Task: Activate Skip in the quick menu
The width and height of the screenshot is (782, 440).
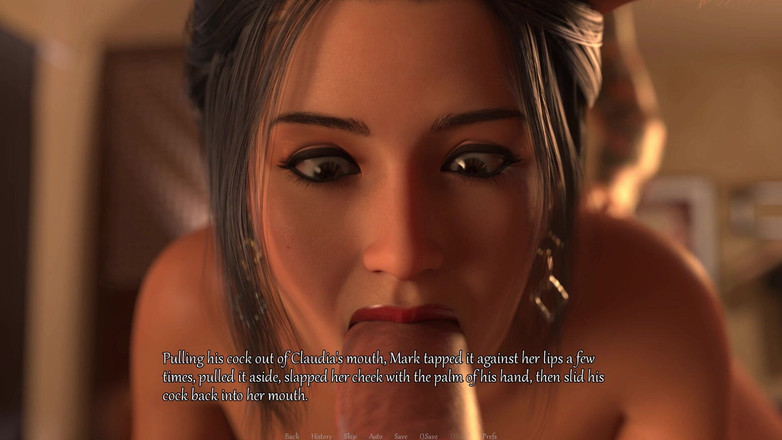Action: pyautogui.click(x=350, y=436)
